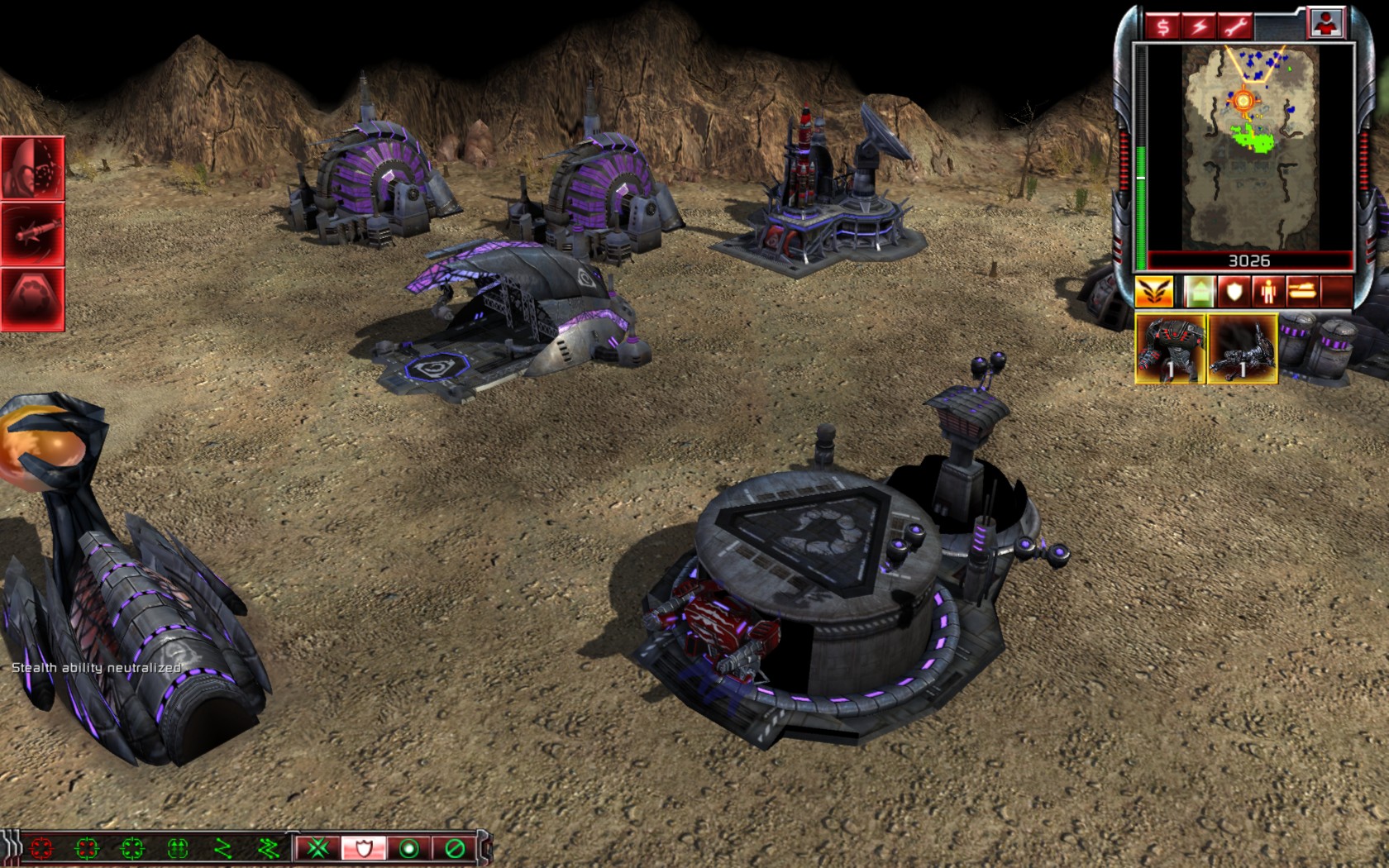Open the winged rank insignia tab

1153,292
